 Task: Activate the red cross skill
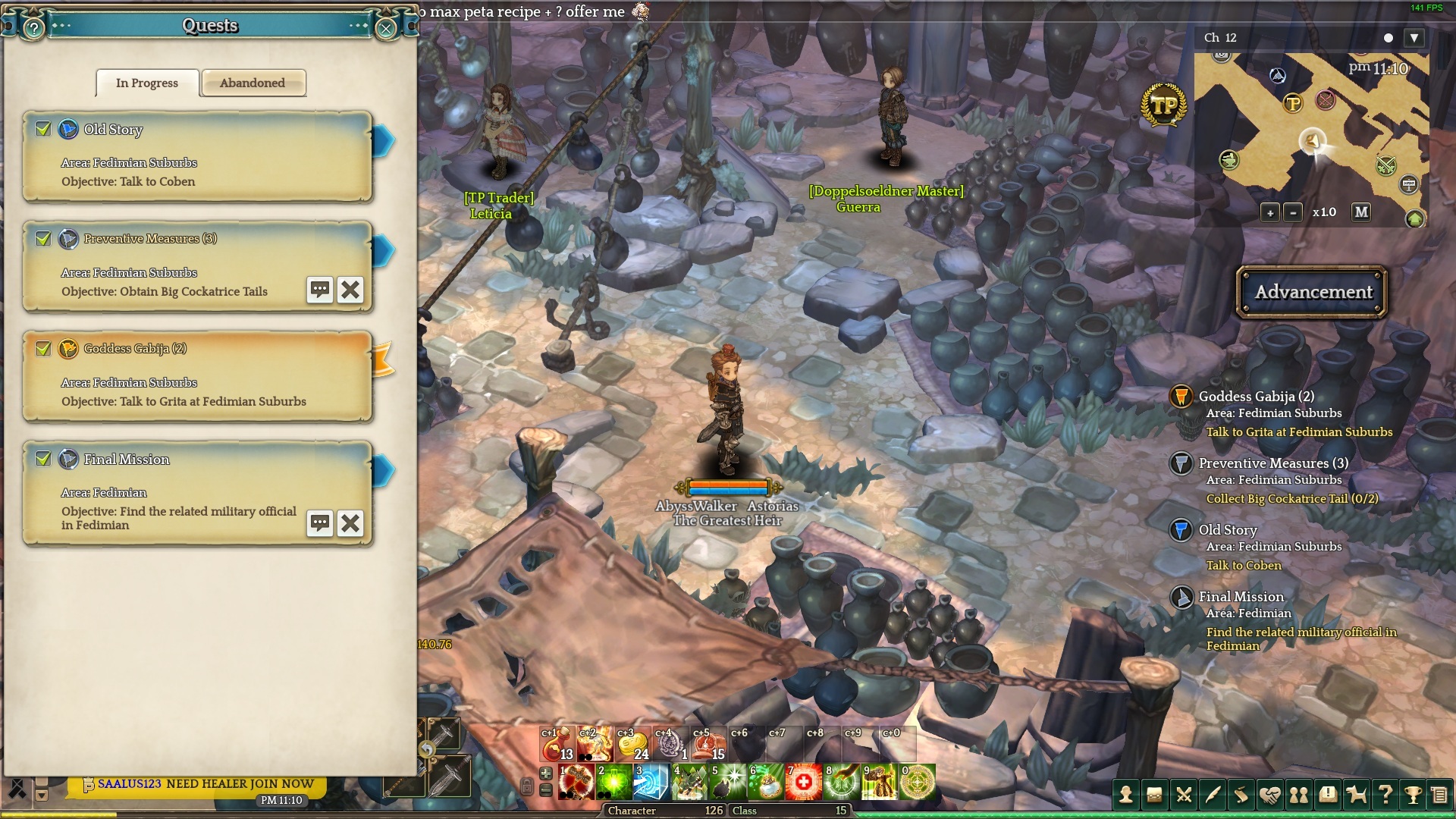[804, 782]
